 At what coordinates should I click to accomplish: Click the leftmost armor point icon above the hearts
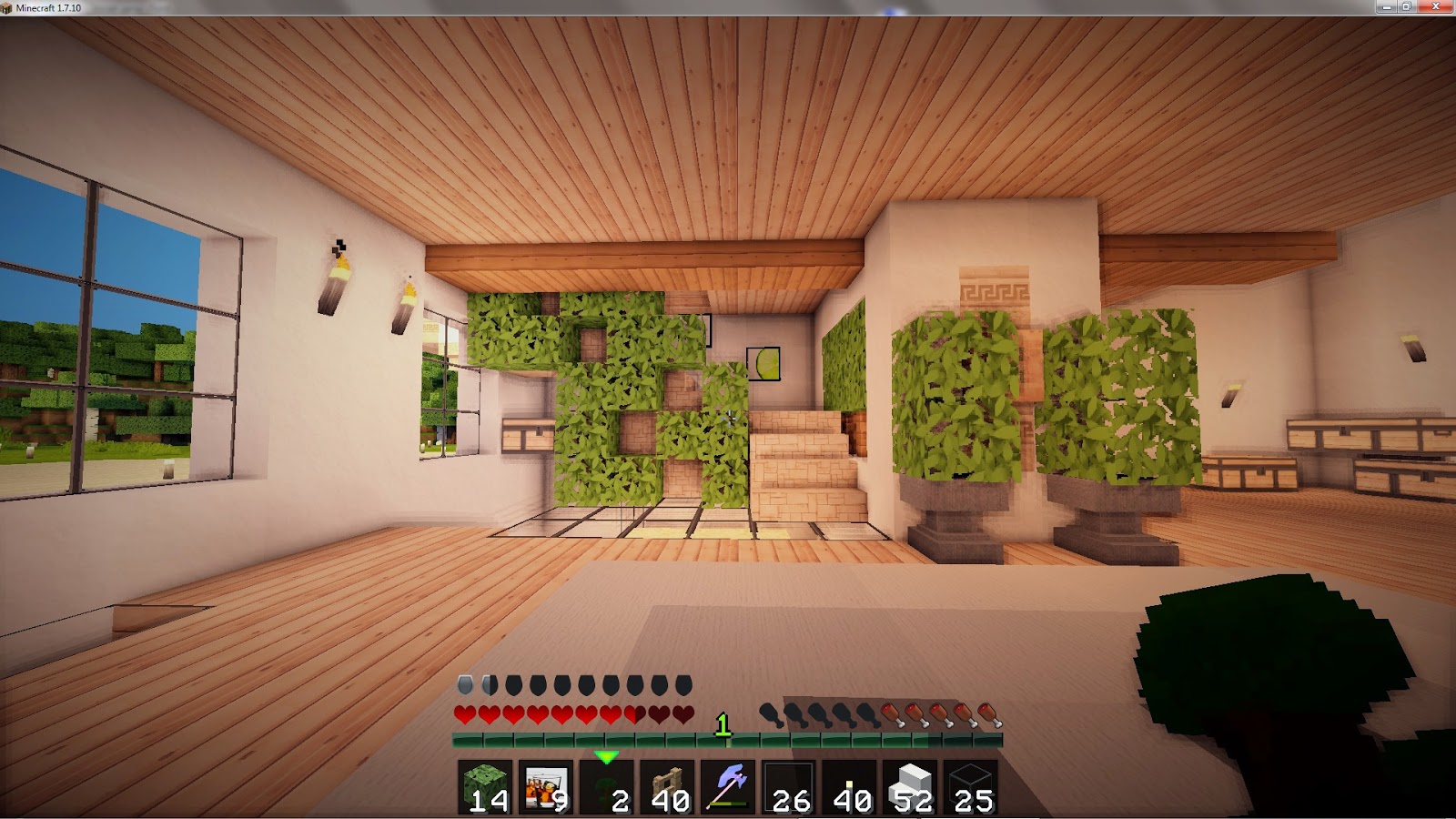[x=464, y=683]
